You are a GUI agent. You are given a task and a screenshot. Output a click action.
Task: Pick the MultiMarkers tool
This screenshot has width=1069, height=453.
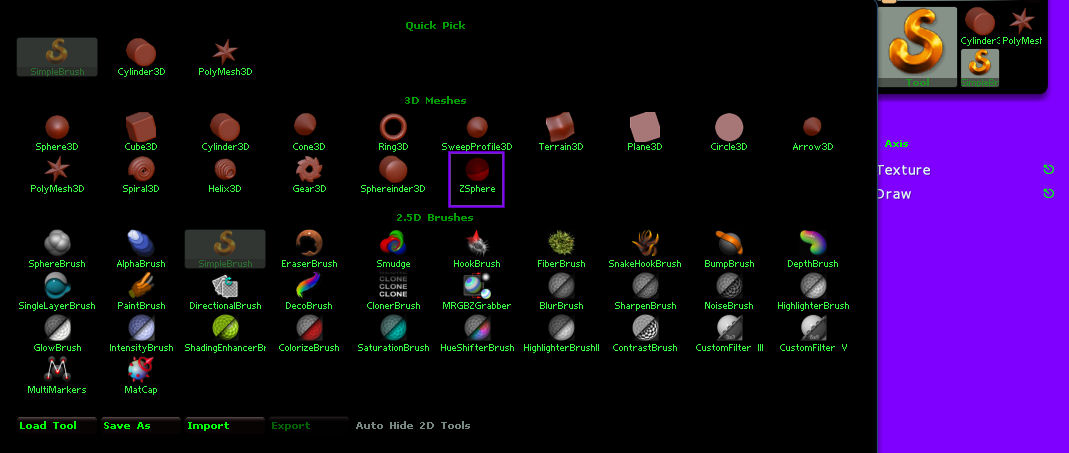coord(56,375)
